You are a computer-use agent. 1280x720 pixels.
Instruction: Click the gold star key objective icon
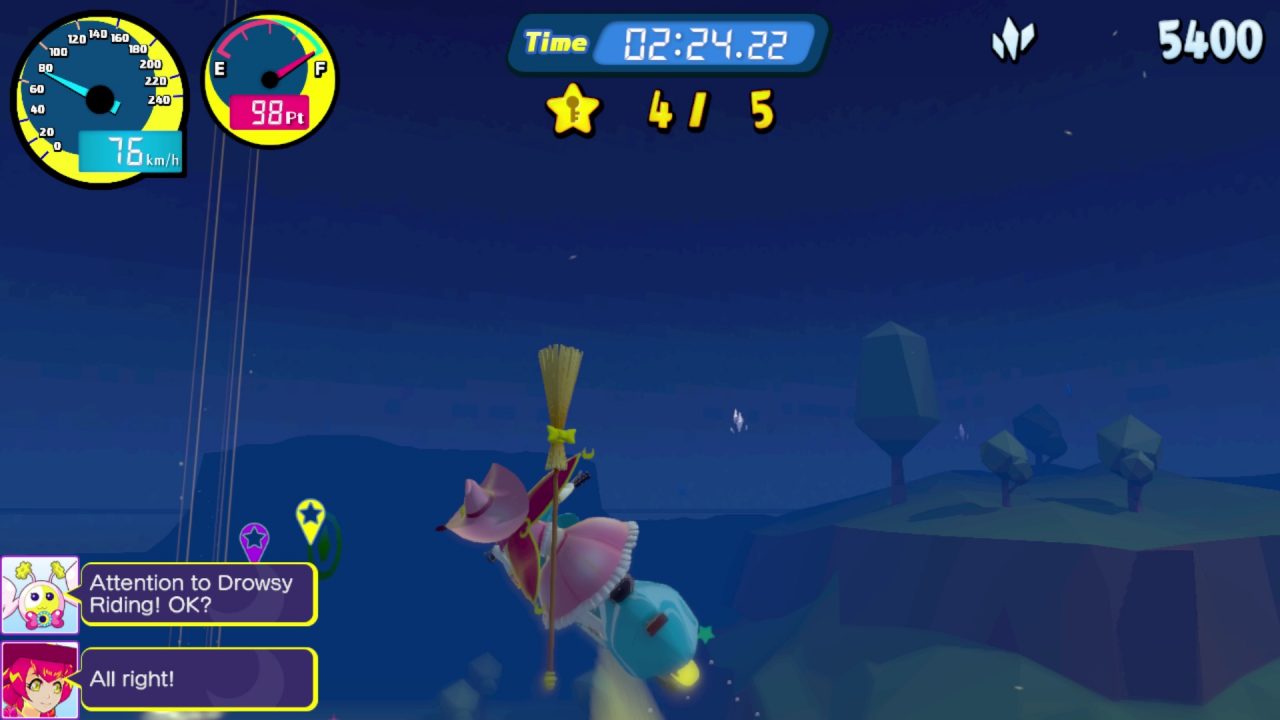click(573, 110)
